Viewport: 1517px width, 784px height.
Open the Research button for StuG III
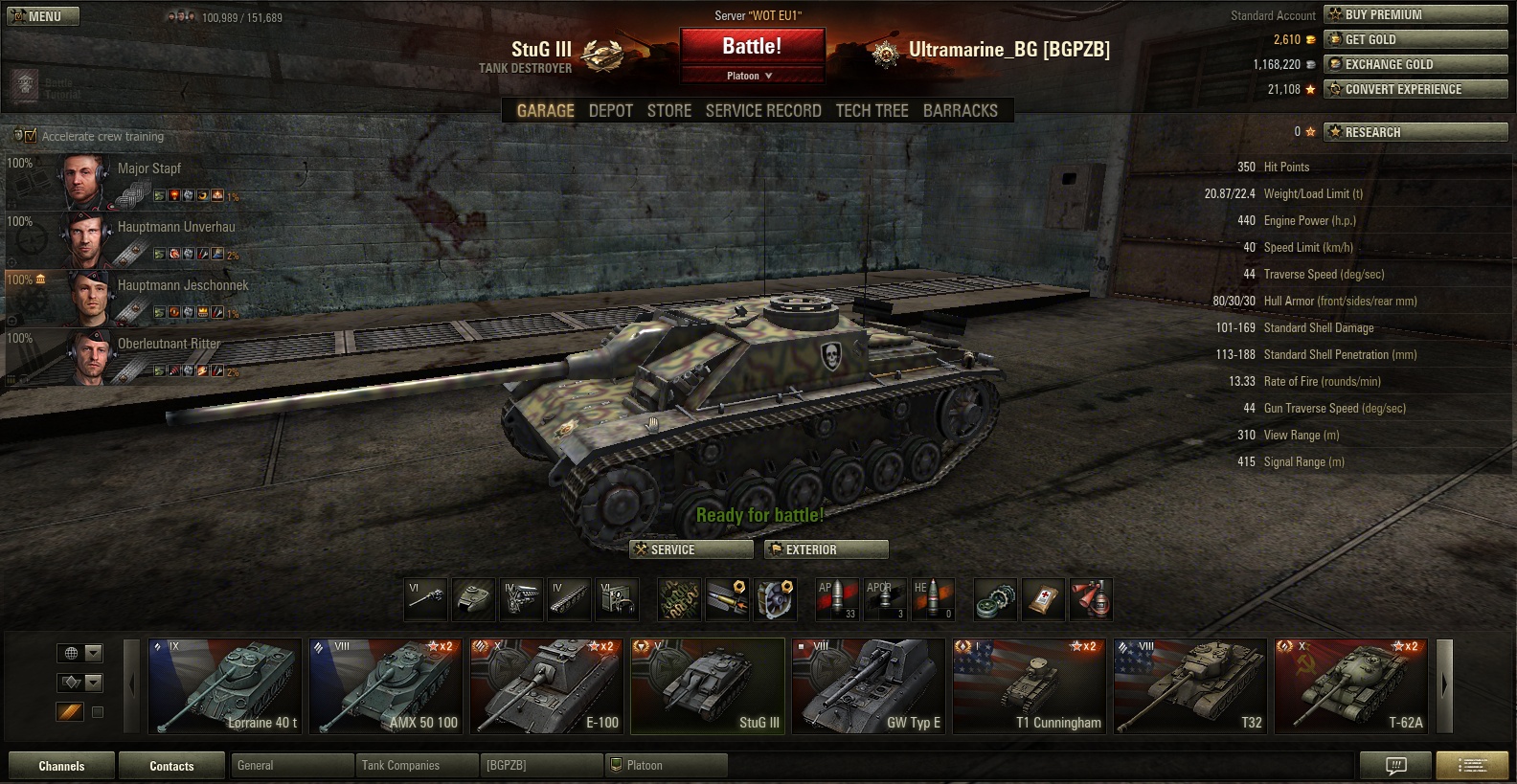tap(1415, 132)
